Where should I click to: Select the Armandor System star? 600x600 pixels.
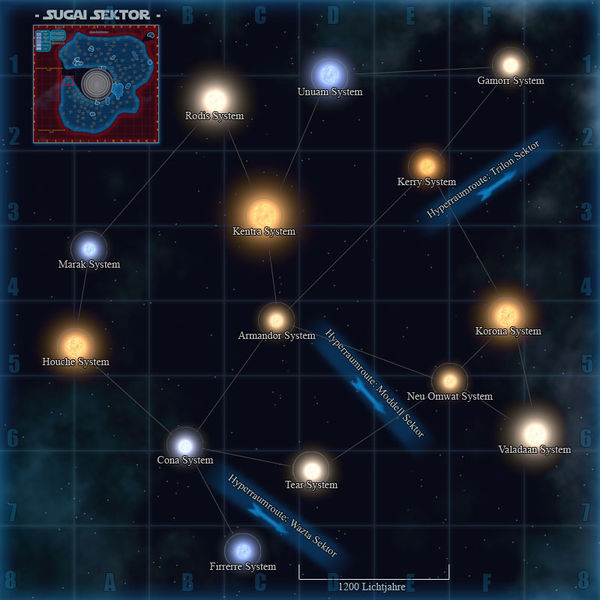coord(276,319)
